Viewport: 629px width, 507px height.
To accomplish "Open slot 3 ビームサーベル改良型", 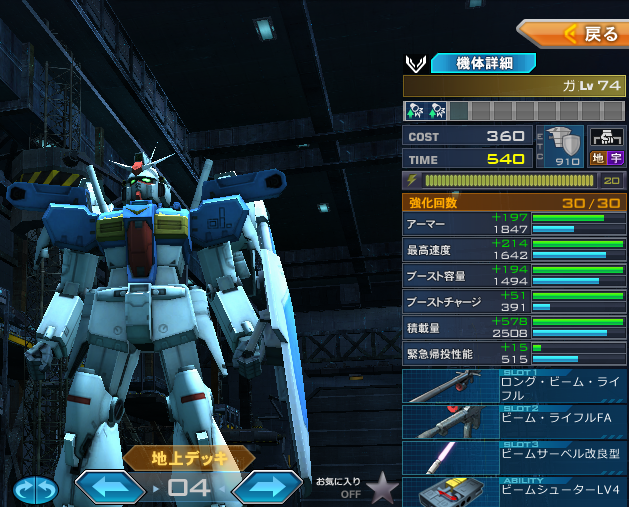I will pos(515,458).
